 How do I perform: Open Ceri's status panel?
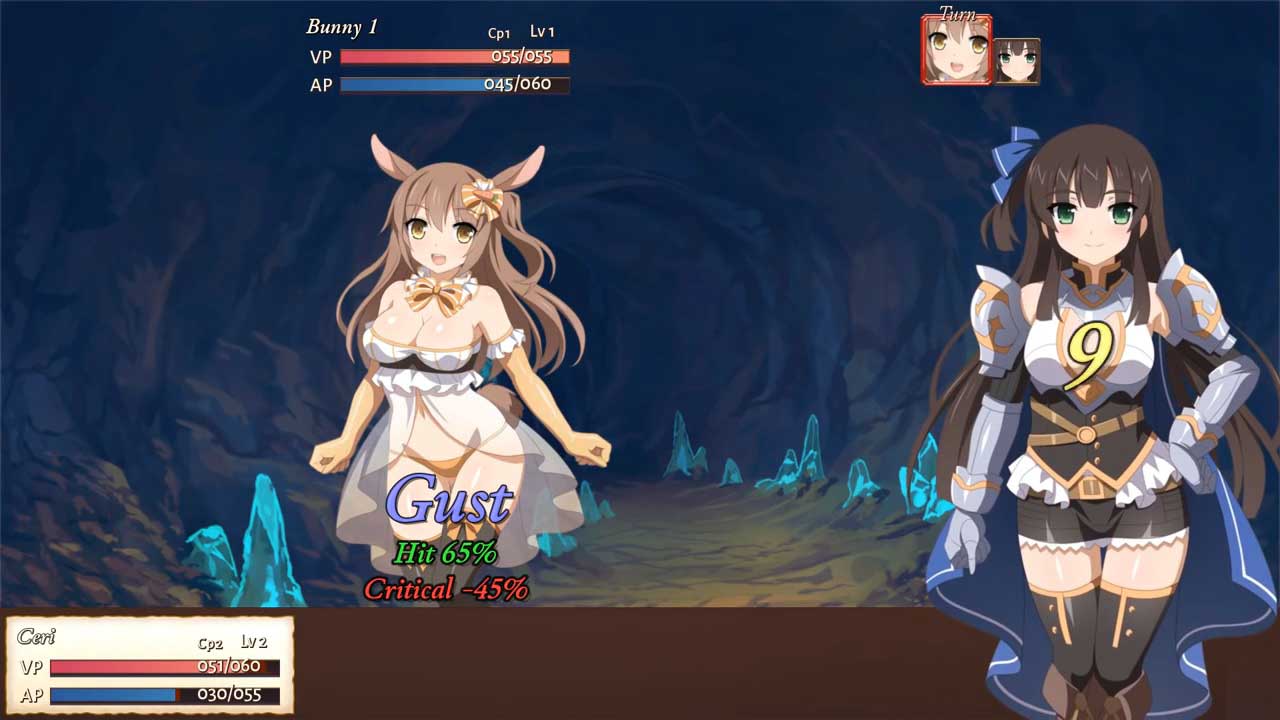(150, 666)
